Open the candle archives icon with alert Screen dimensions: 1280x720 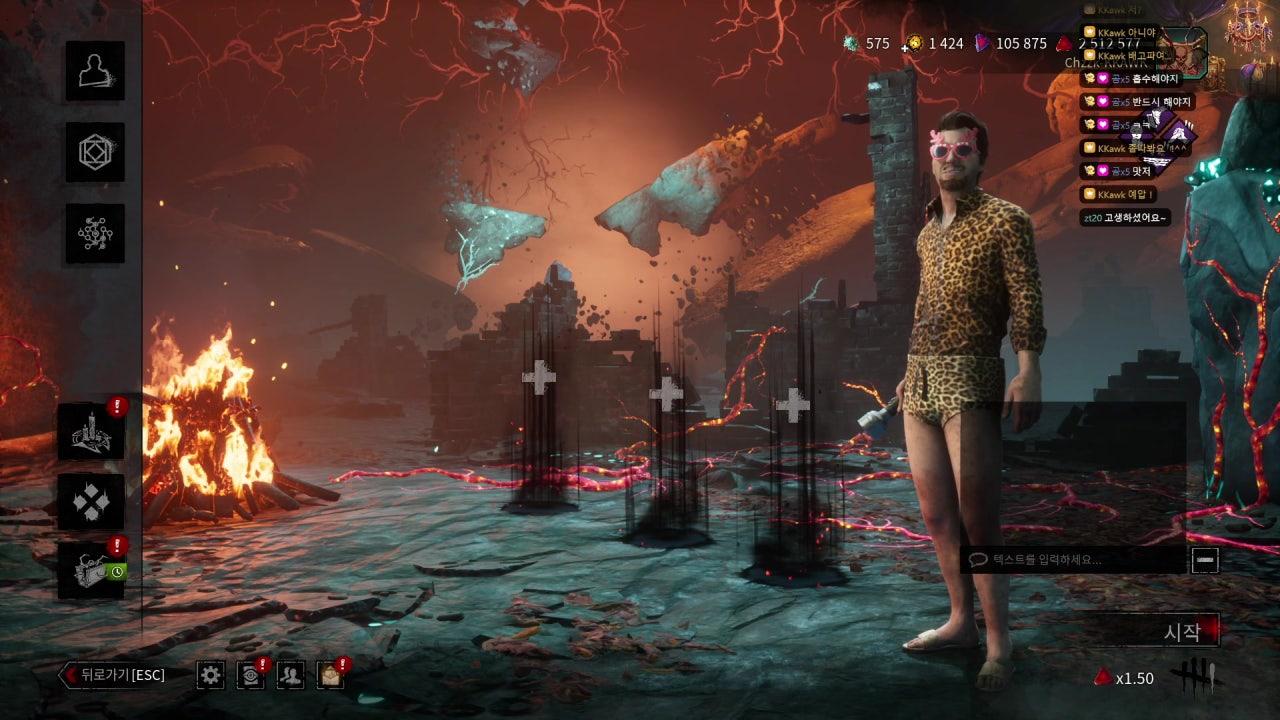pos(91,432)
